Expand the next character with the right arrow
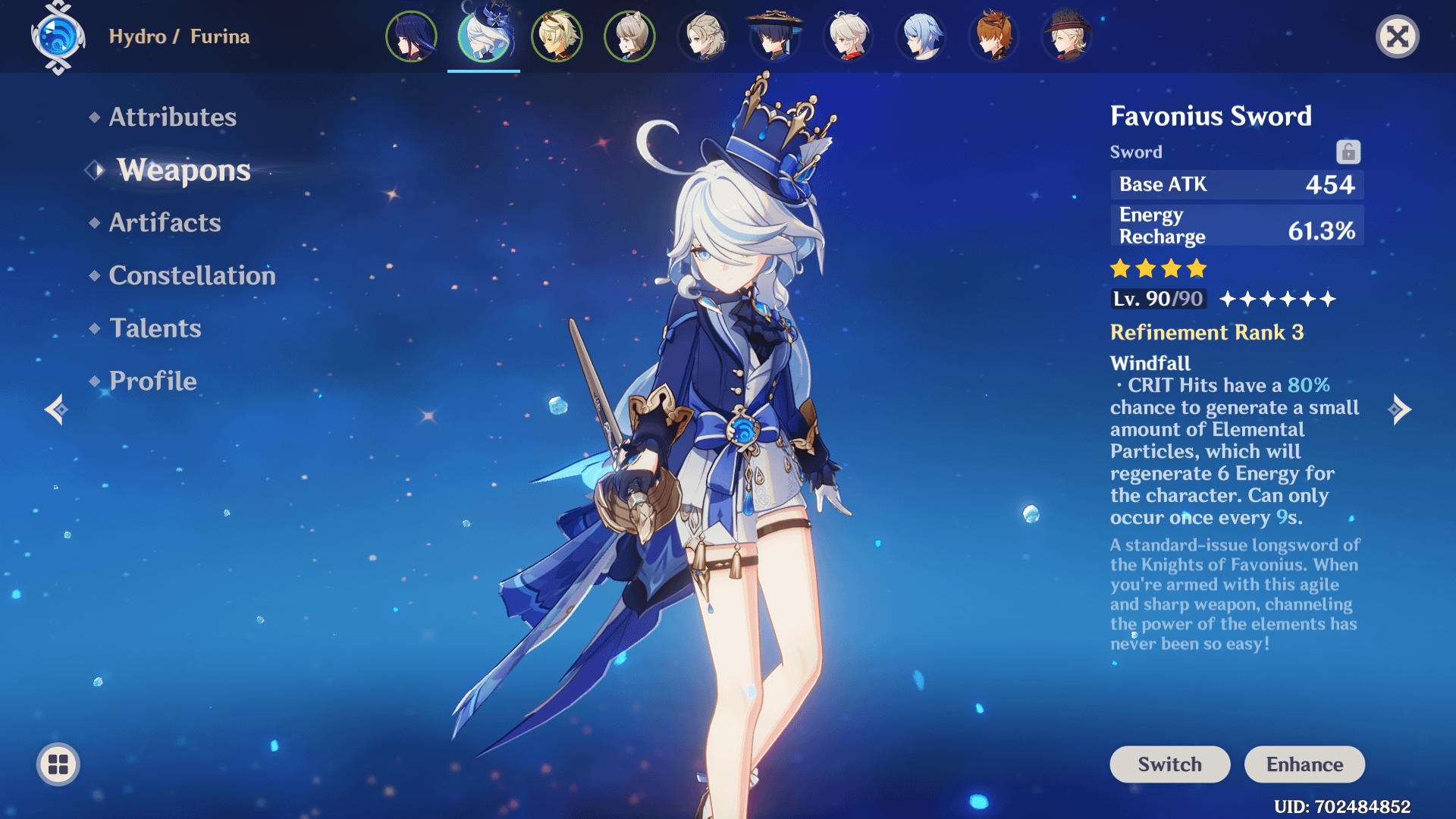This screenshot has height=819, width=1456. tap(1401, 409)
